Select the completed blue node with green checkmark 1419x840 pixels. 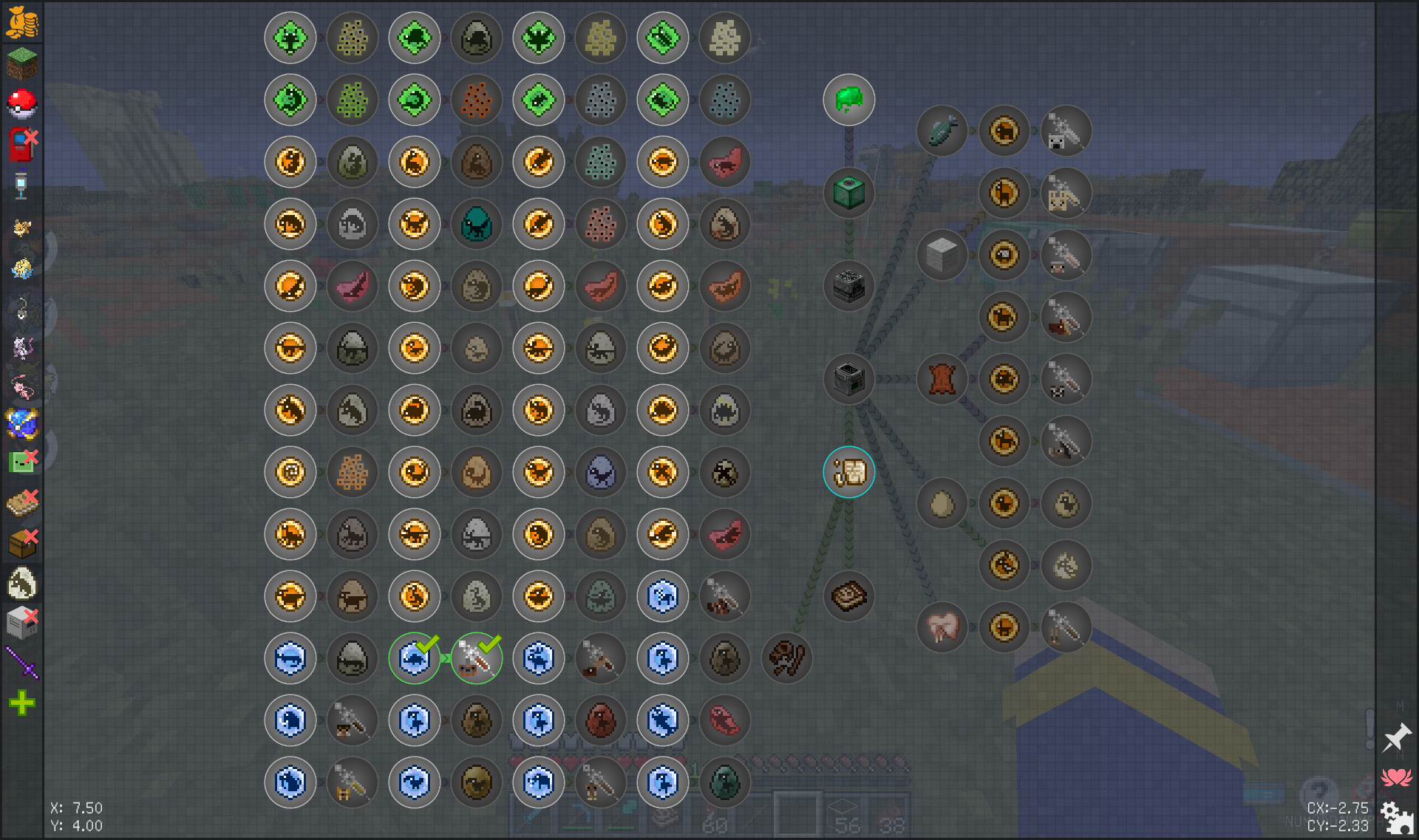click(x=415, y=658)
